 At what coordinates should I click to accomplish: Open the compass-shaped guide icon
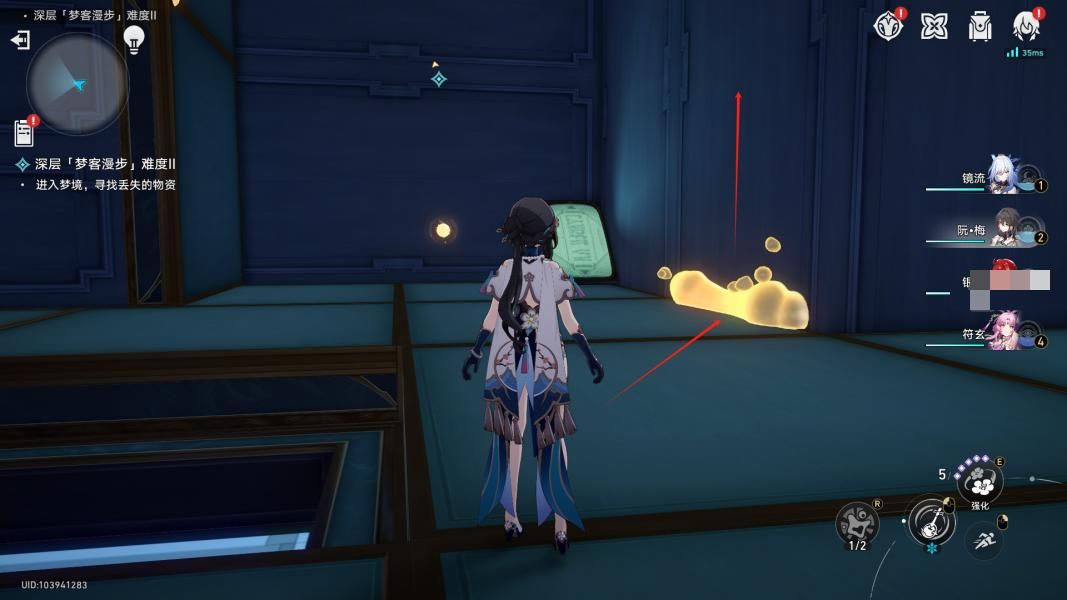point(888,26)
